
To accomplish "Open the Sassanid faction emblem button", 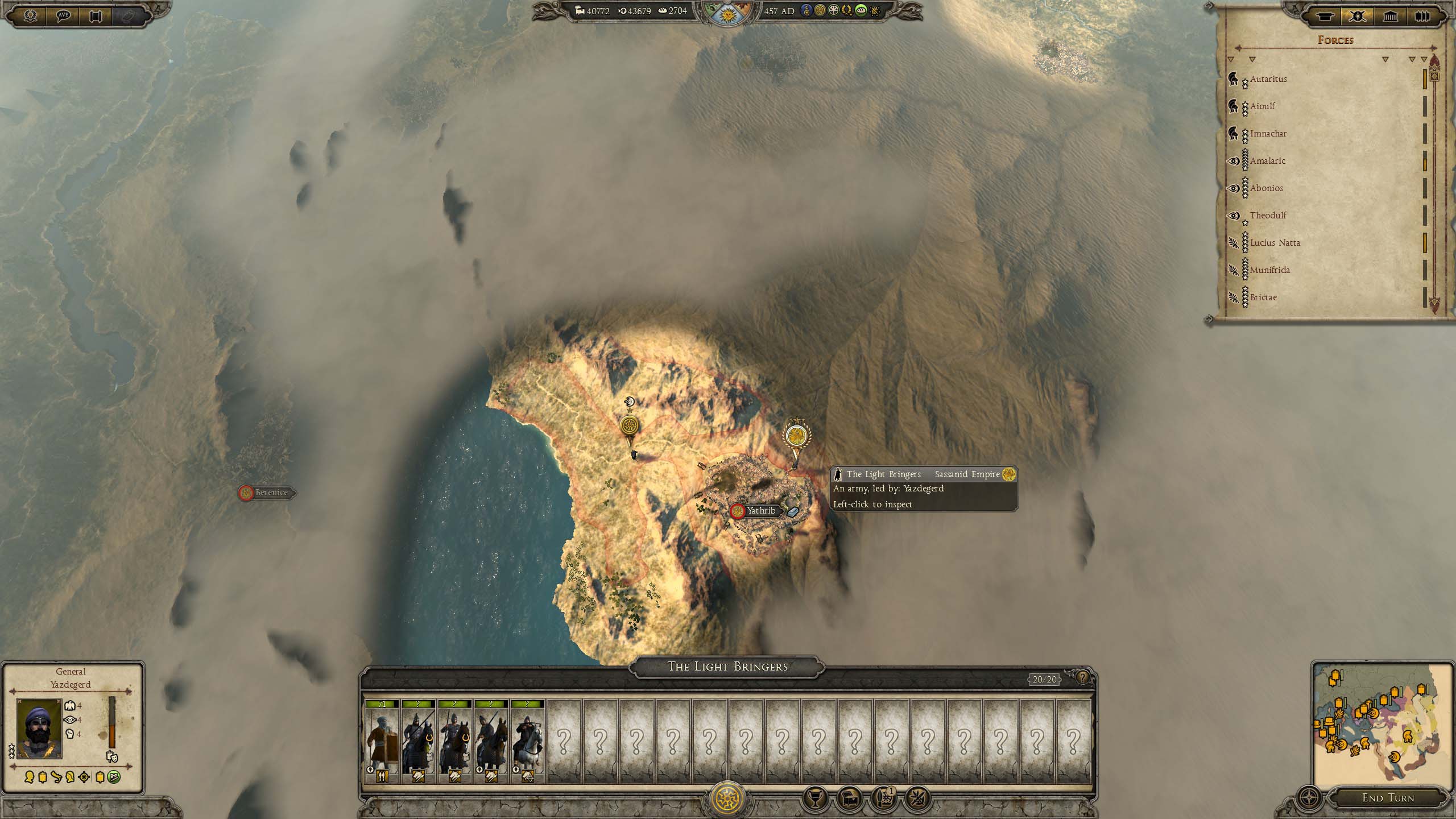I will [727, 798].
